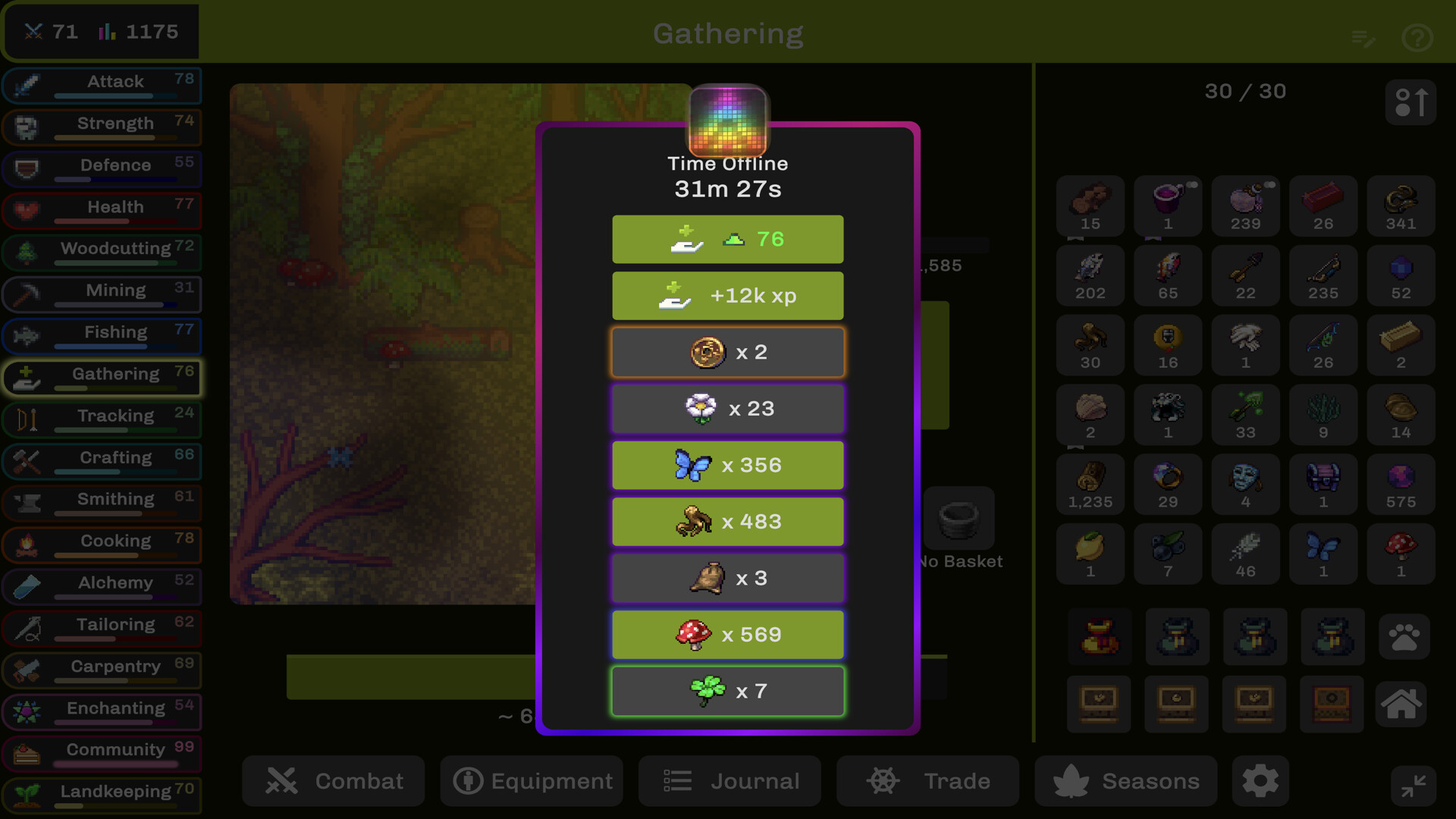Open the Trade menu
Image resolution: width=1456 pixels, height=819 pixels.
(927, 781)
